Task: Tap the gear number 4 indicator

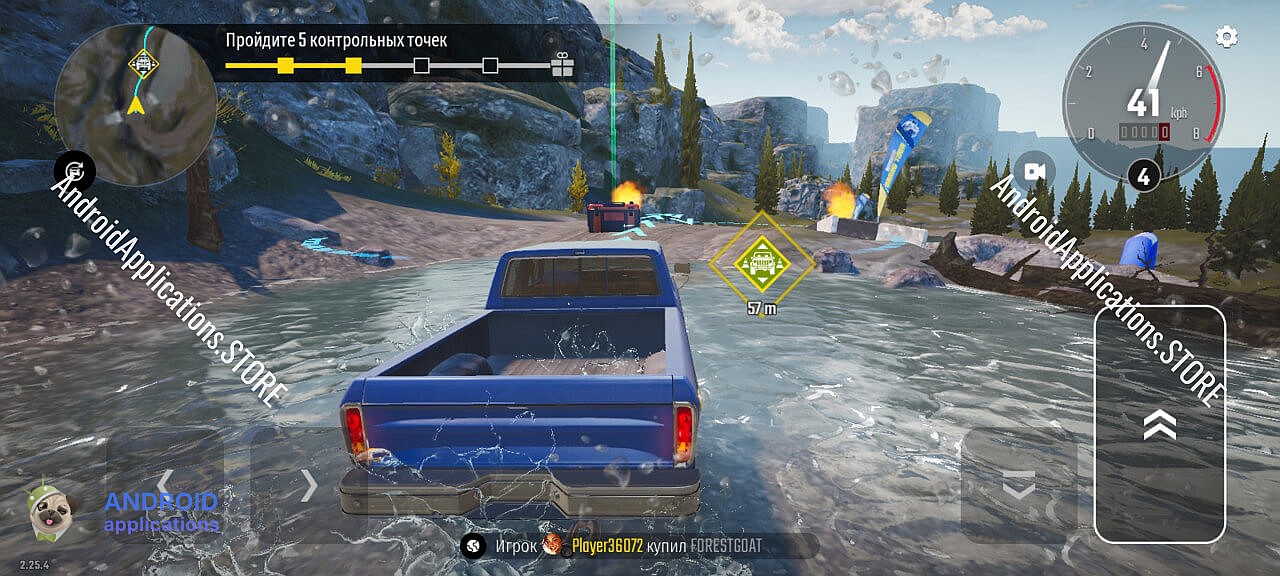Action: tap(1143, 175)
